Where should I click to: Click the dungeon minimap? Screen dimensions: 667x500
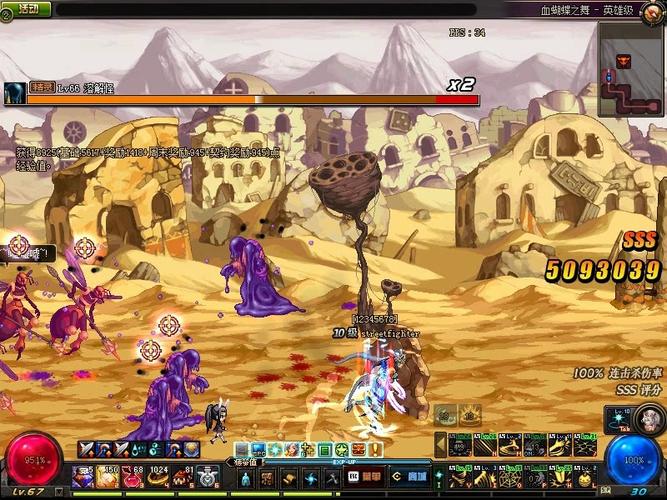coord(631,68)
